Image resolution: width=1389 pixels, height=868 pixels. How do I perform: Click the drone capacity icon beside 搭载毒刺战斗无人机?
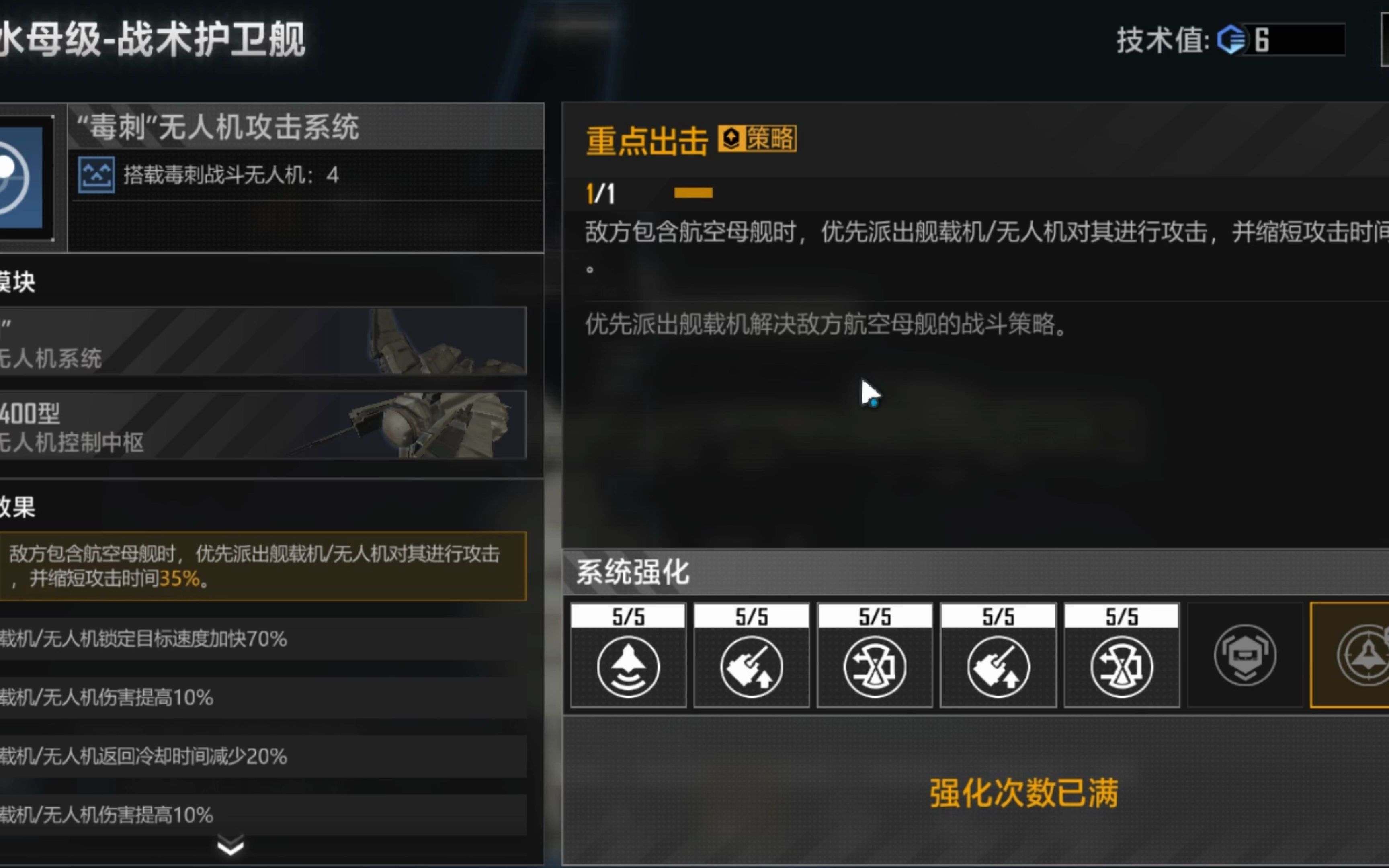coord(96,176)
